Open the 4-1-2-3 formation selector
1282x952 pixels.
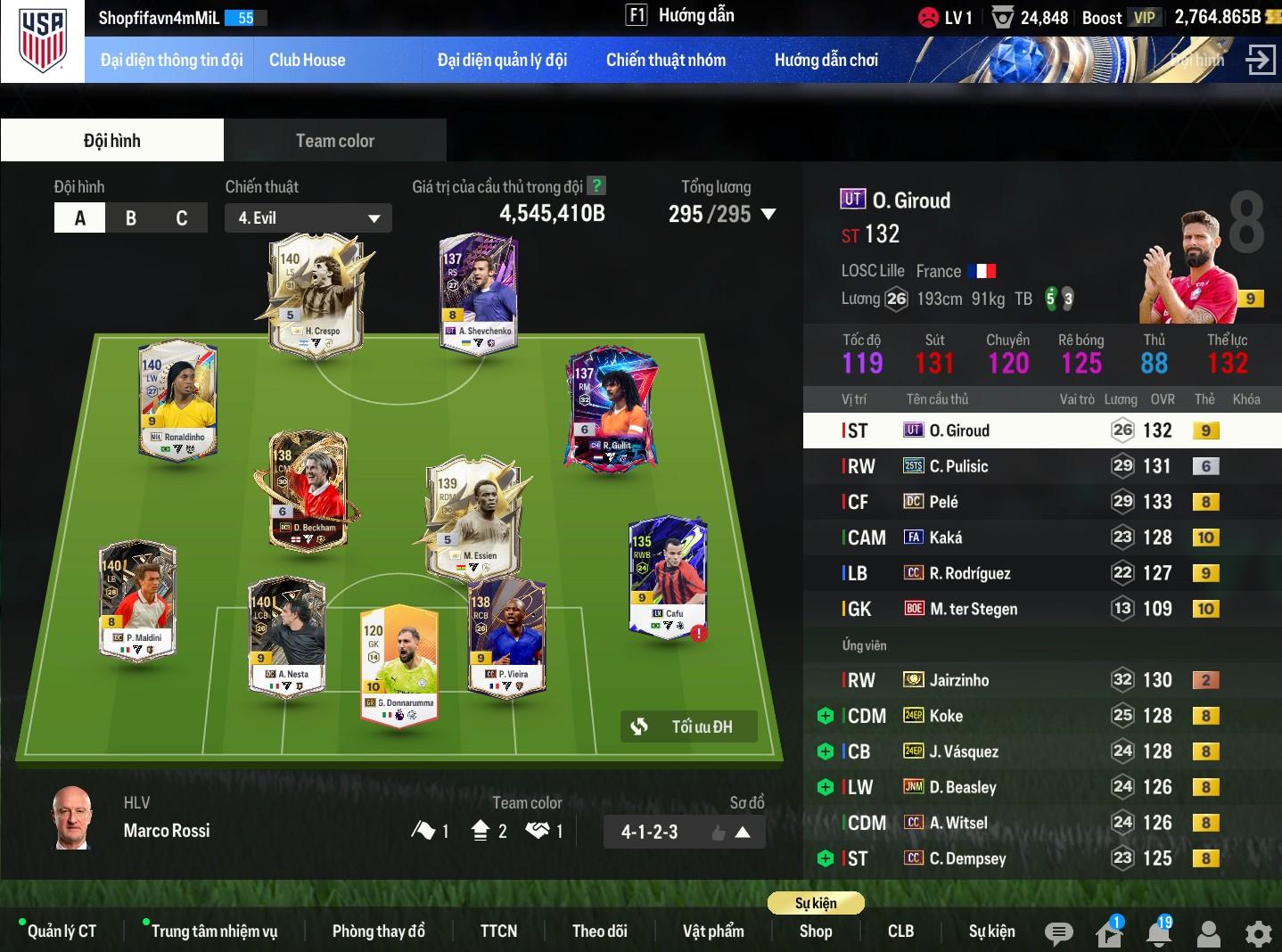[684, 832]
